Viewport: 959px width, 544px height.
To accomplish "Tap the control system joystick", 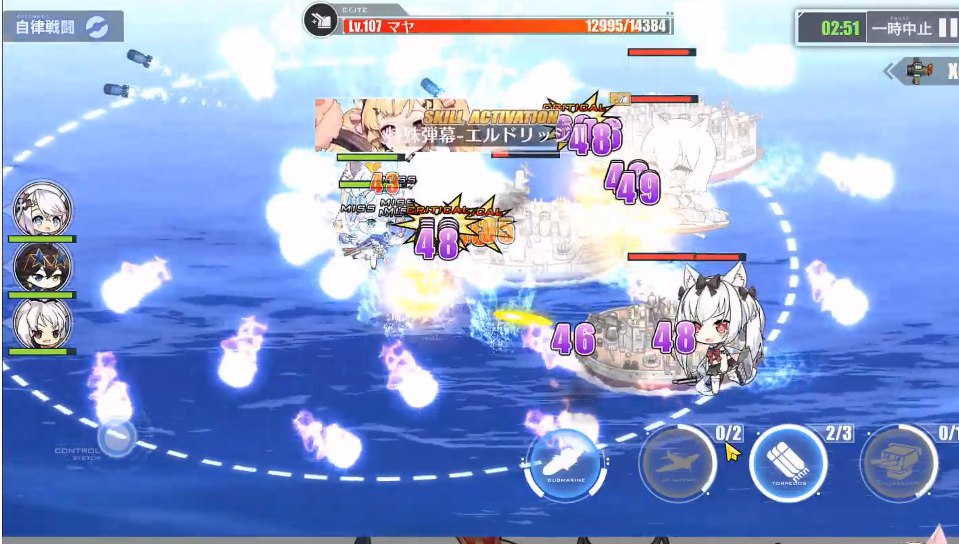I will coord(116,437).
